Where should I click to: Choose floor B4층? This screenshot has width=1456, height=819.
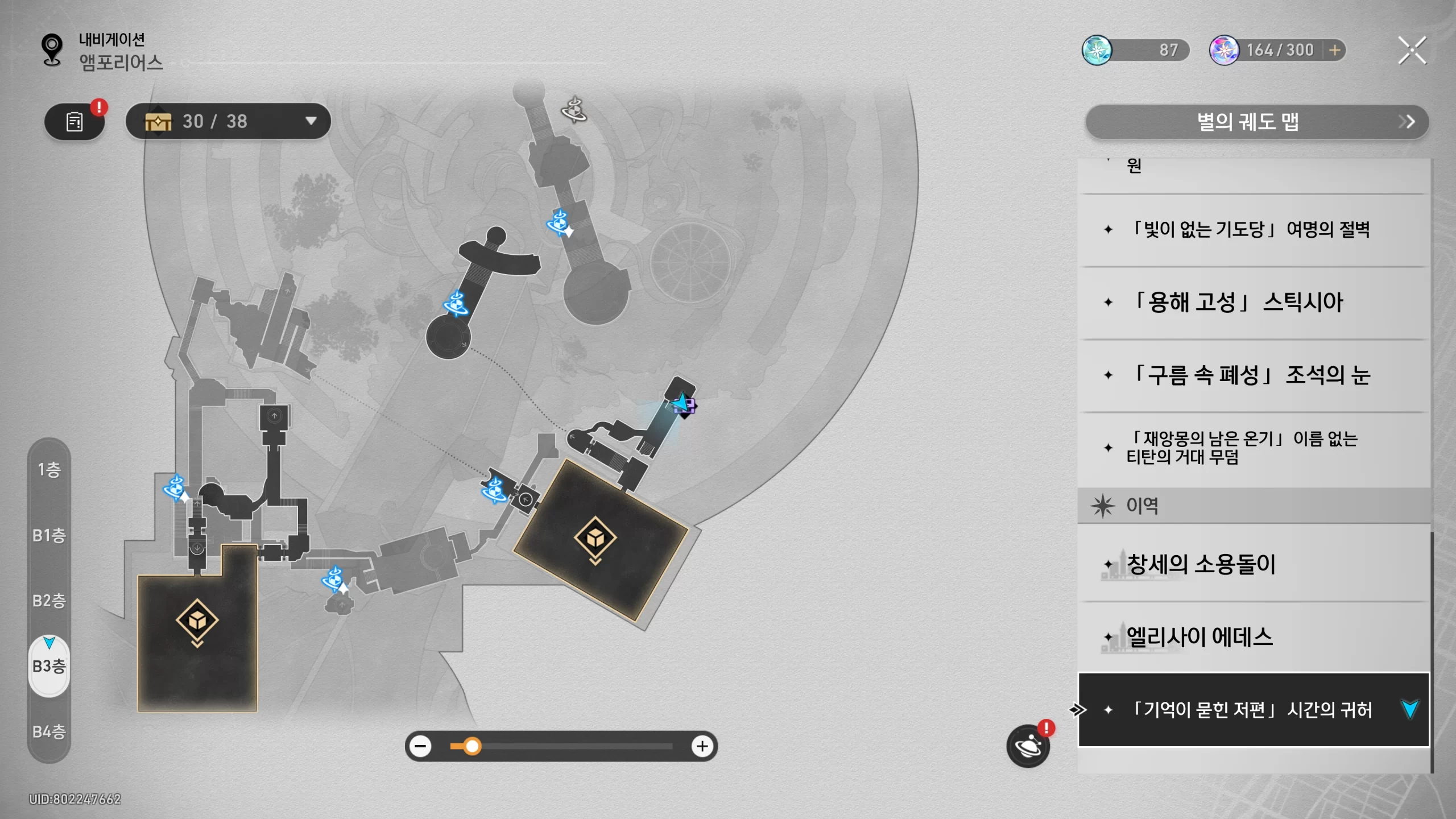[49, 731]
